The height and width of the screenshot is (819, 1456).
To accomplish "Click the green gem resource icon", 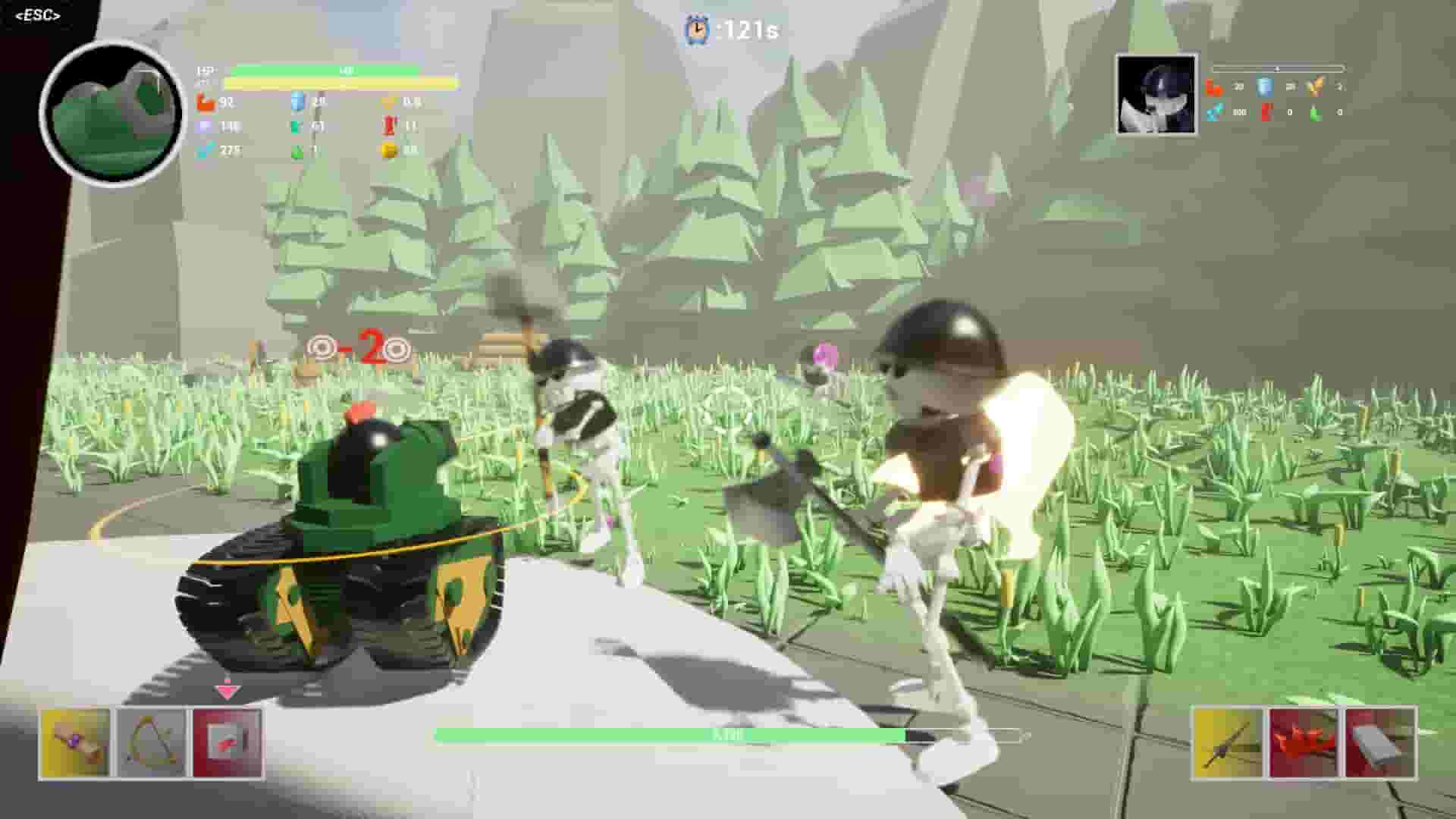I will click(296, 151).
